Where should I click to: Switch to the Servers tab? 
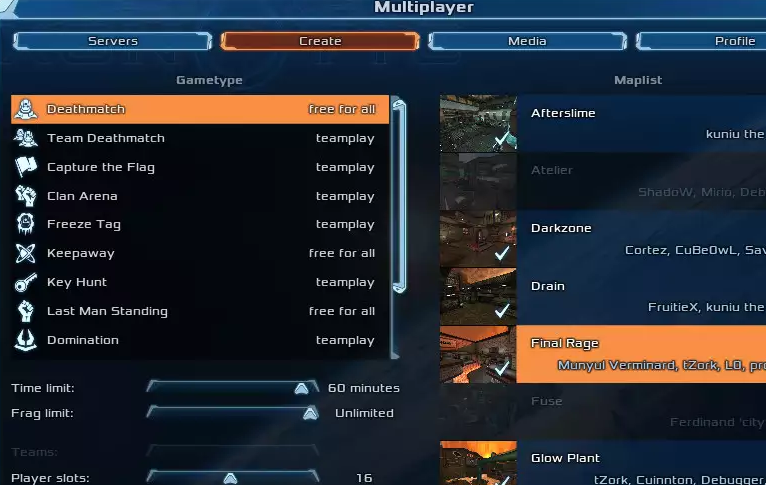[113, 41]
